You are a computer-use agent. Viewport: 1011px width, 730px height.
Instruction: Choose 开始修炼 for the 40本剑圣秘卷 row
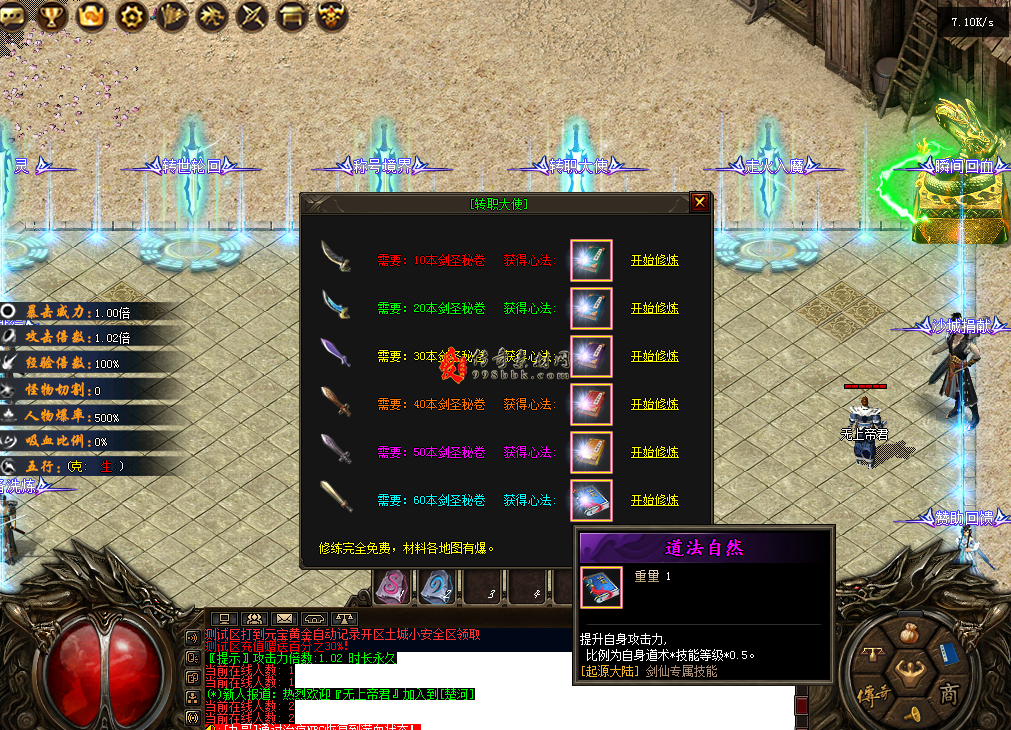coord(654,404)
